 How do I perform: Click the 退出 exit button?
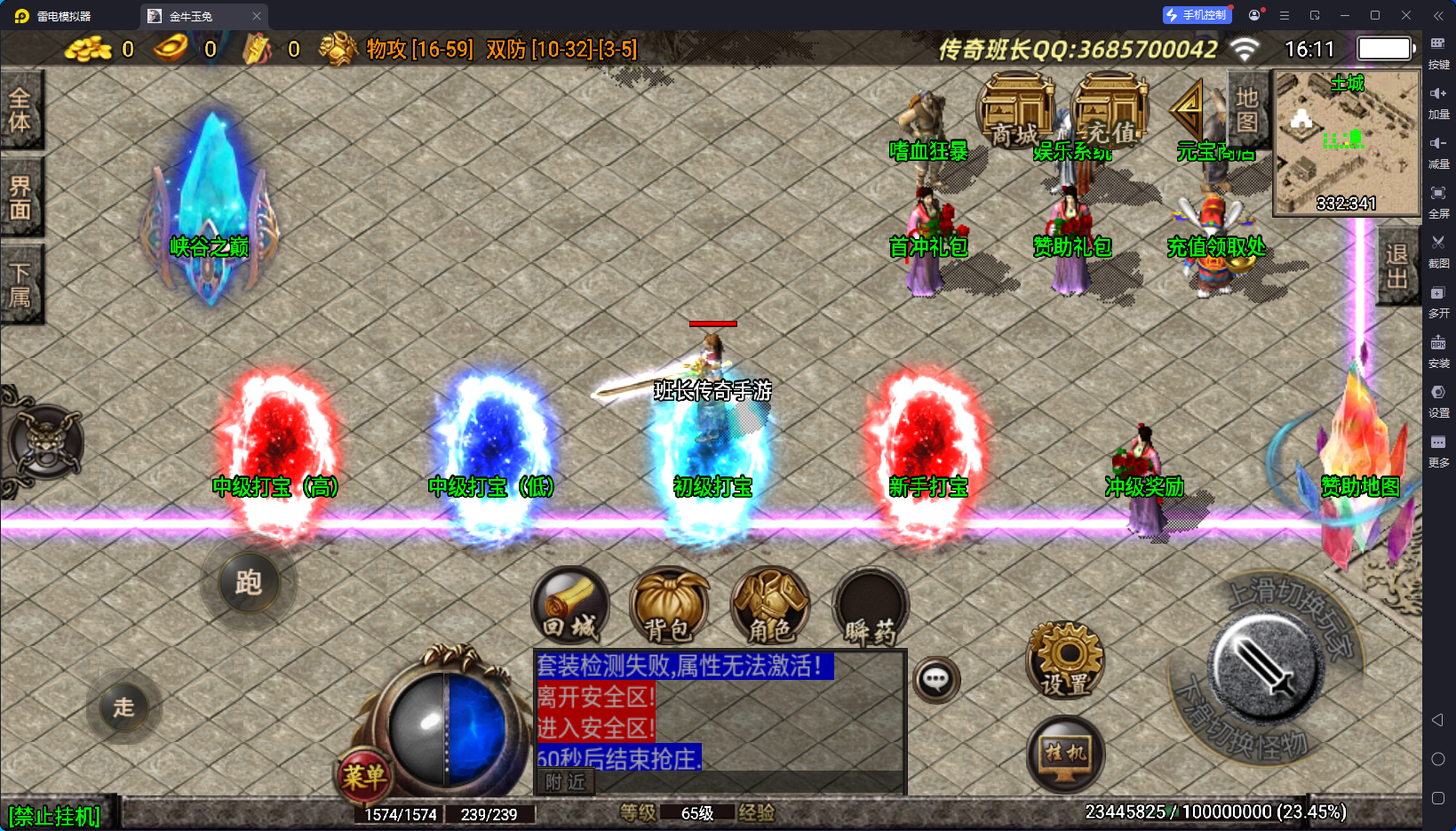1397,267
